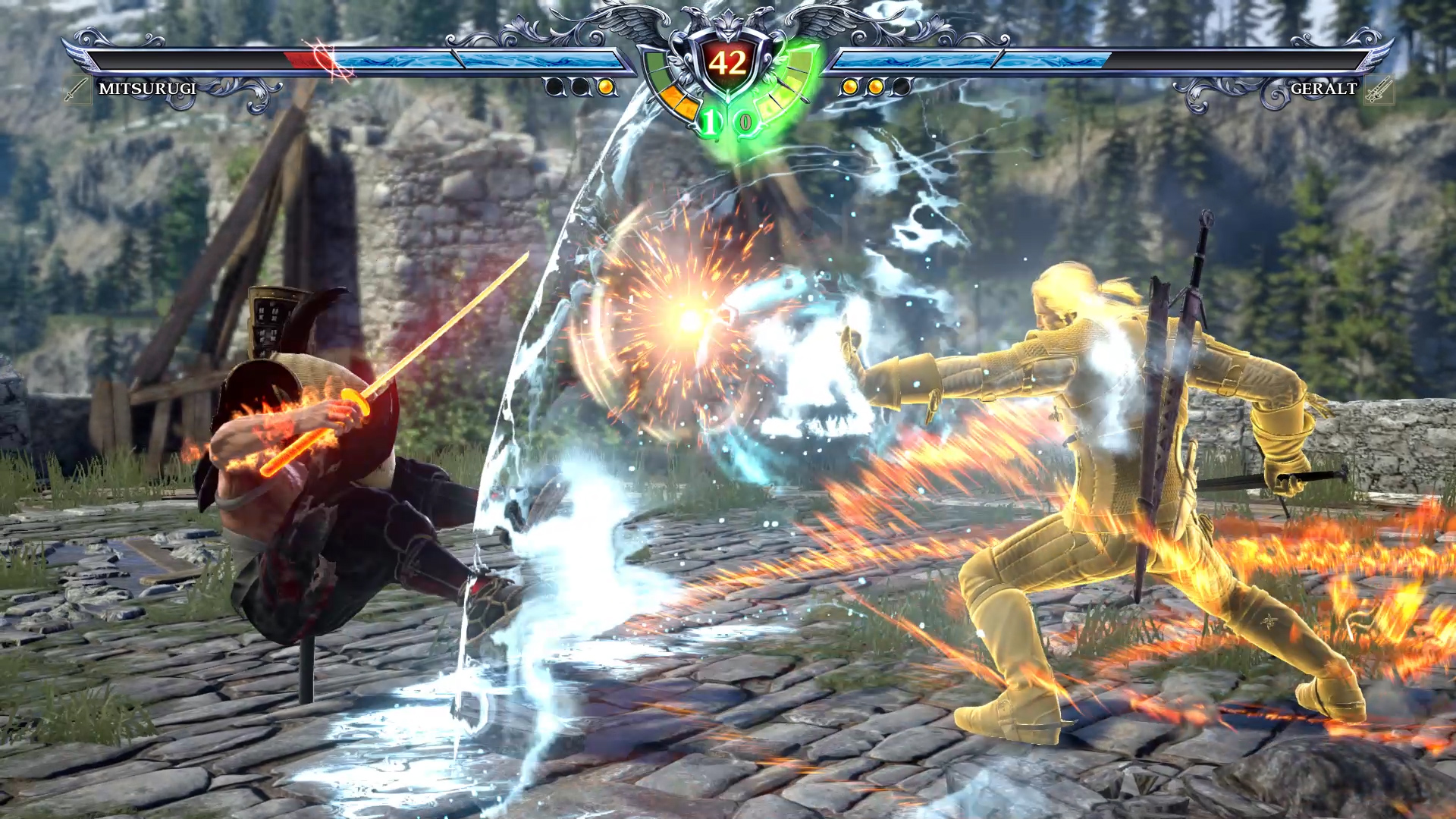Click Mitsurugi's katana weapon icon

click(77, 90)
